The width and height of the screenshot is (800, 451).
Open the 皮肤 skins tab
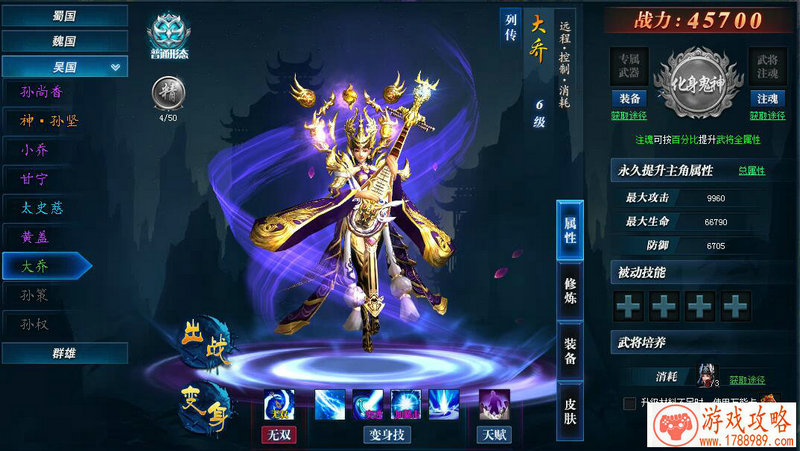point(570,410)
